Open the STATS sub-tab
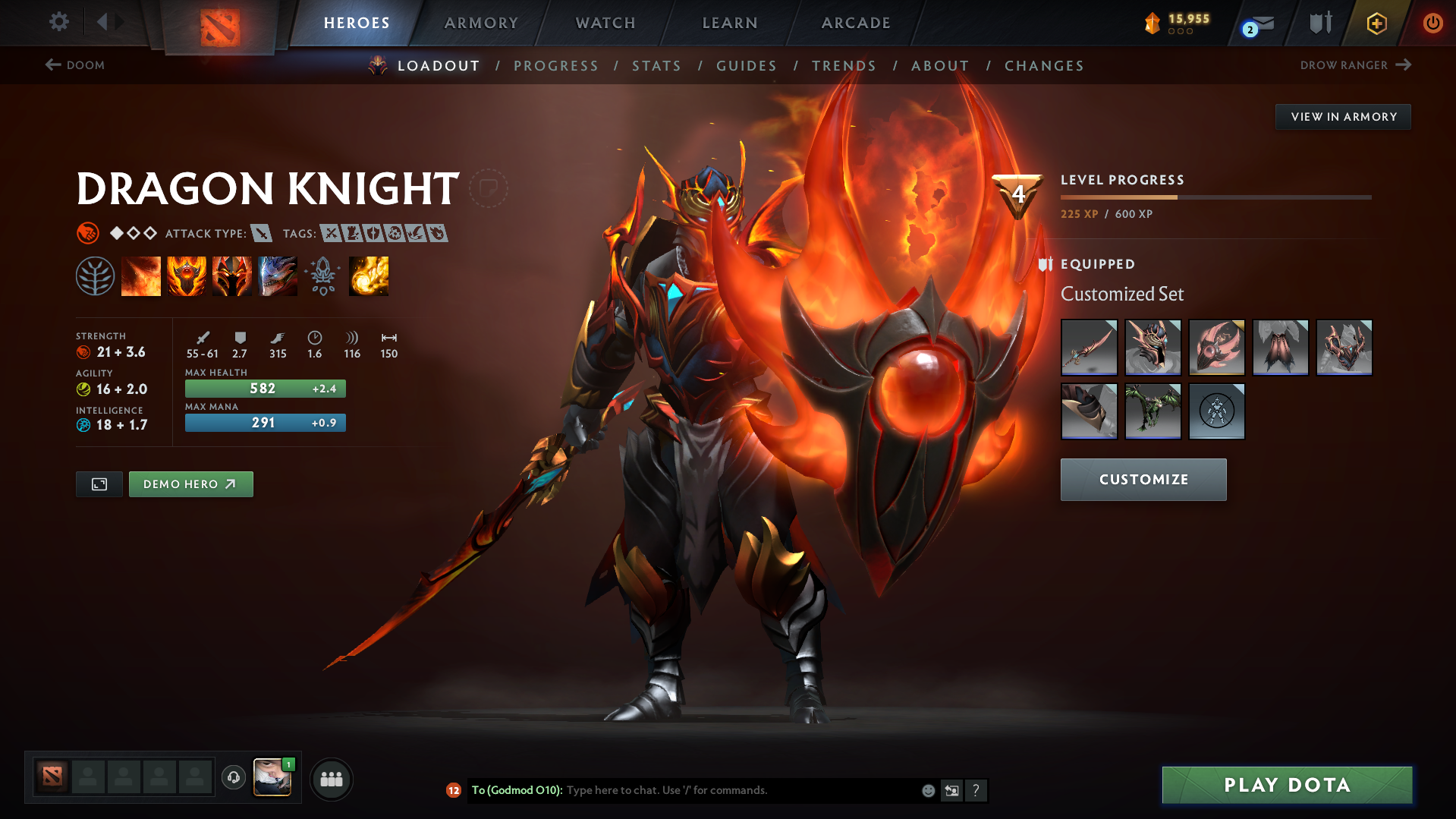 (656, 66)
